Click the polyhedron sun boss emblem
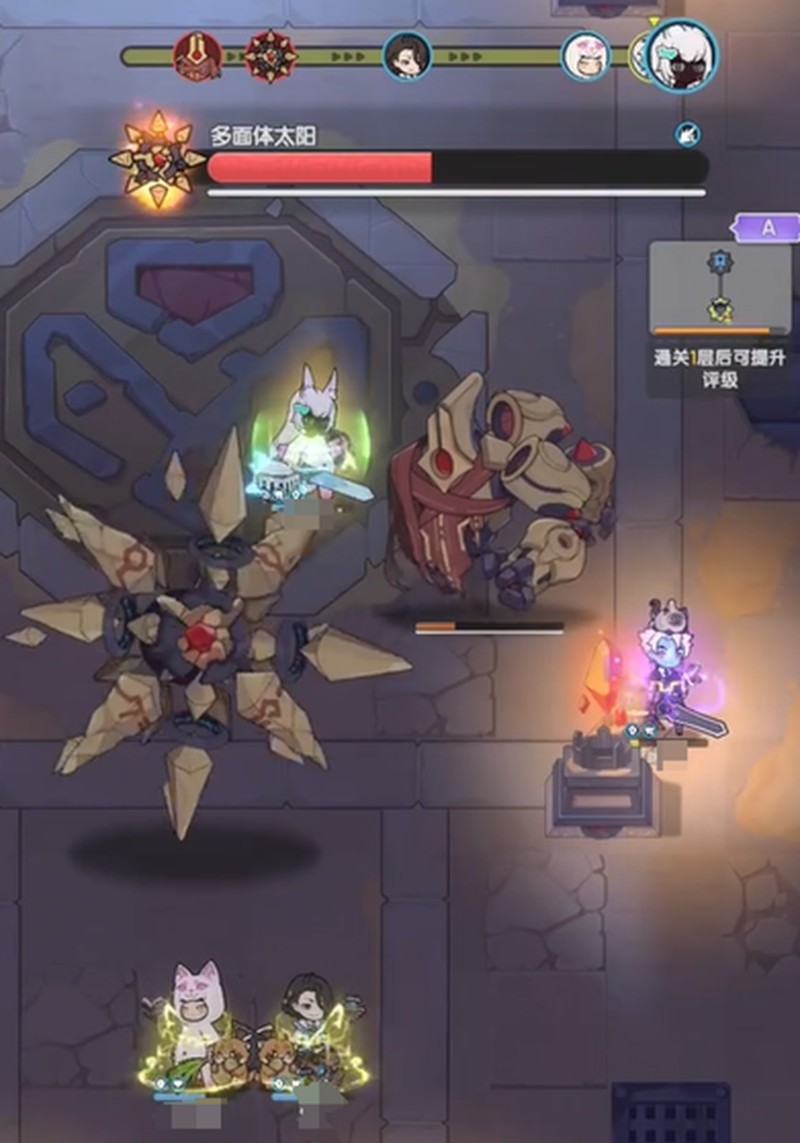This screenshot has width=800, height=1143. (157, 158)
